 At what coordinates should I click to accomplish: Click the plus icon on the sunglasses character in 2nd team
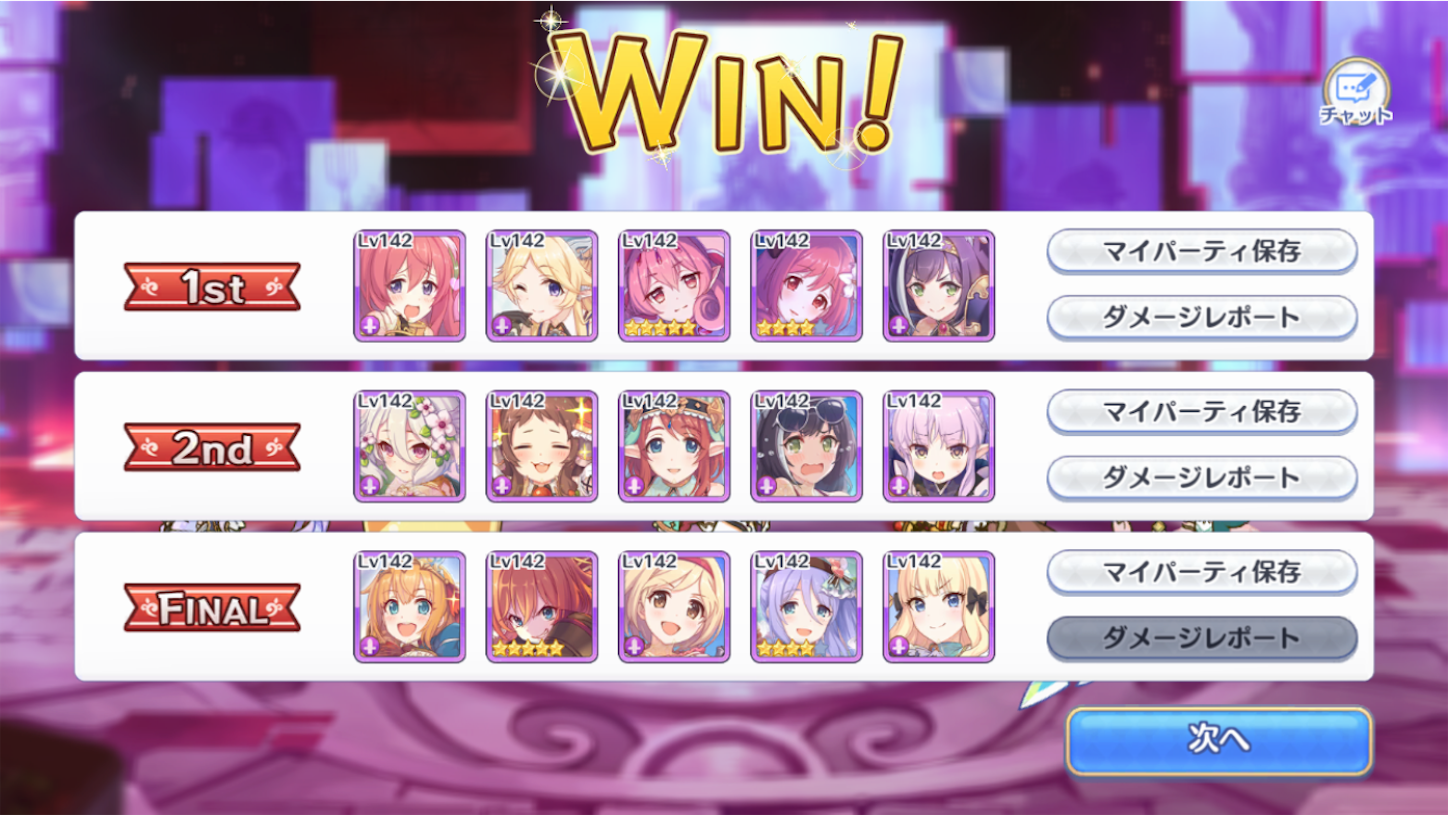[x=768, y=487]
